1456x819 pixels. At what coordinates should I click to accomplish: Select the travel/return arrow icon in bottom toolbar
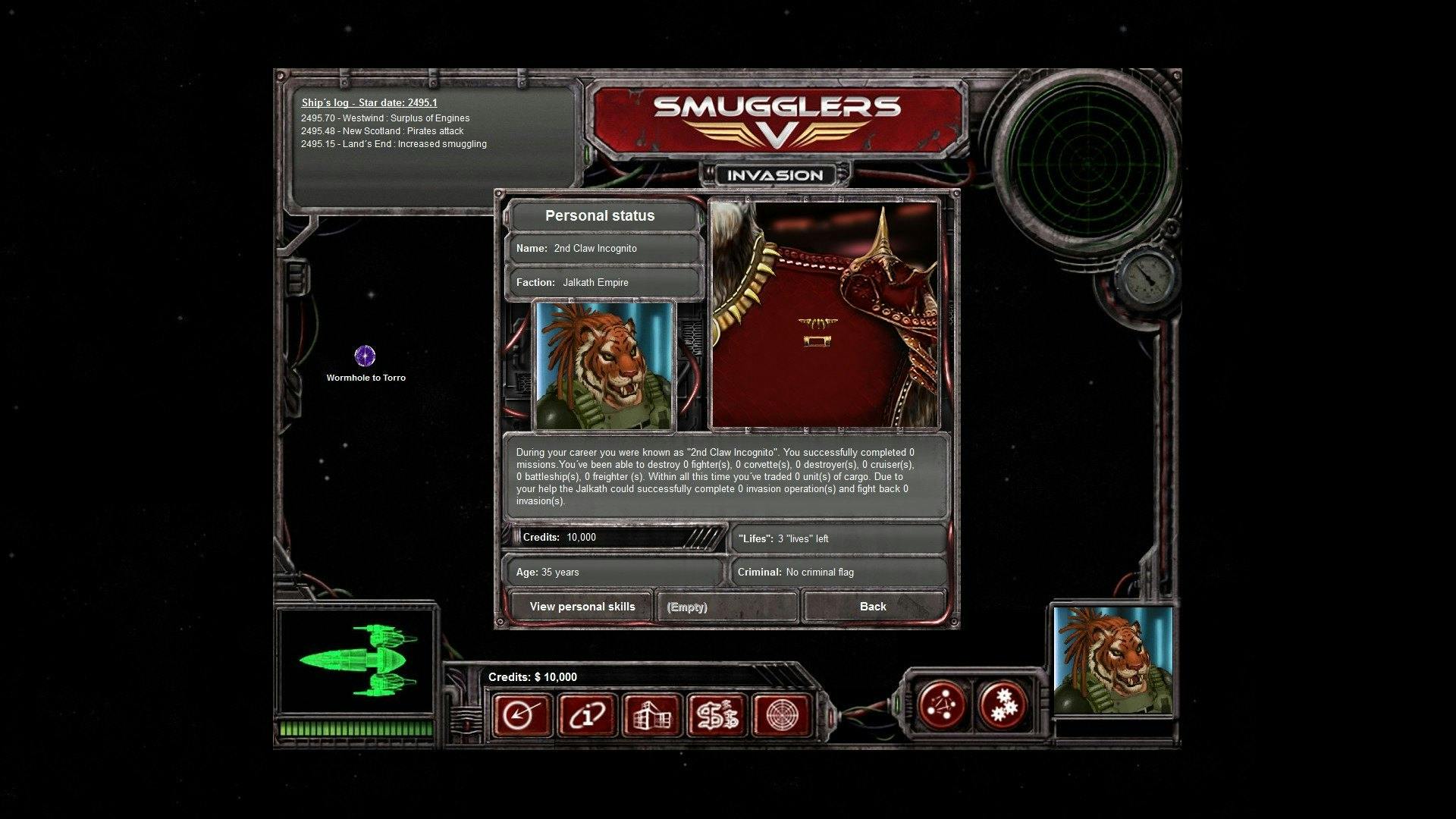click(521, 714)
